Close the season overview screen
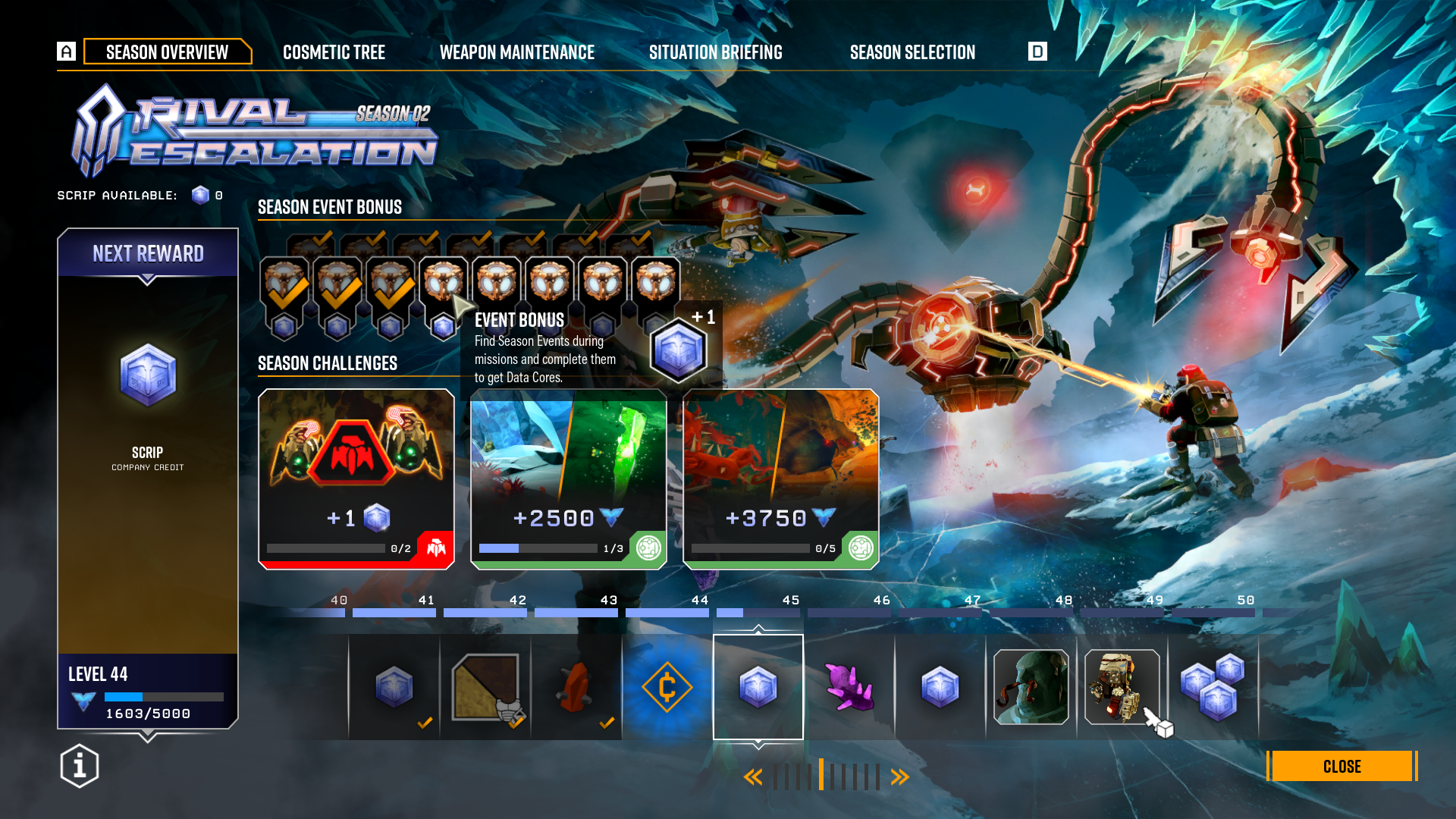 click(1341, 766)
